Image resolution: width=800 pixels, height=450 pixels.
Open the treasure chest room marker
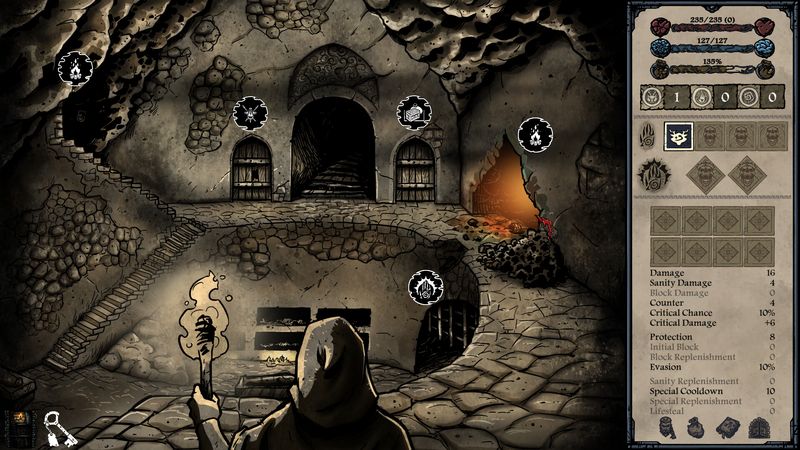tap(413, 113)
